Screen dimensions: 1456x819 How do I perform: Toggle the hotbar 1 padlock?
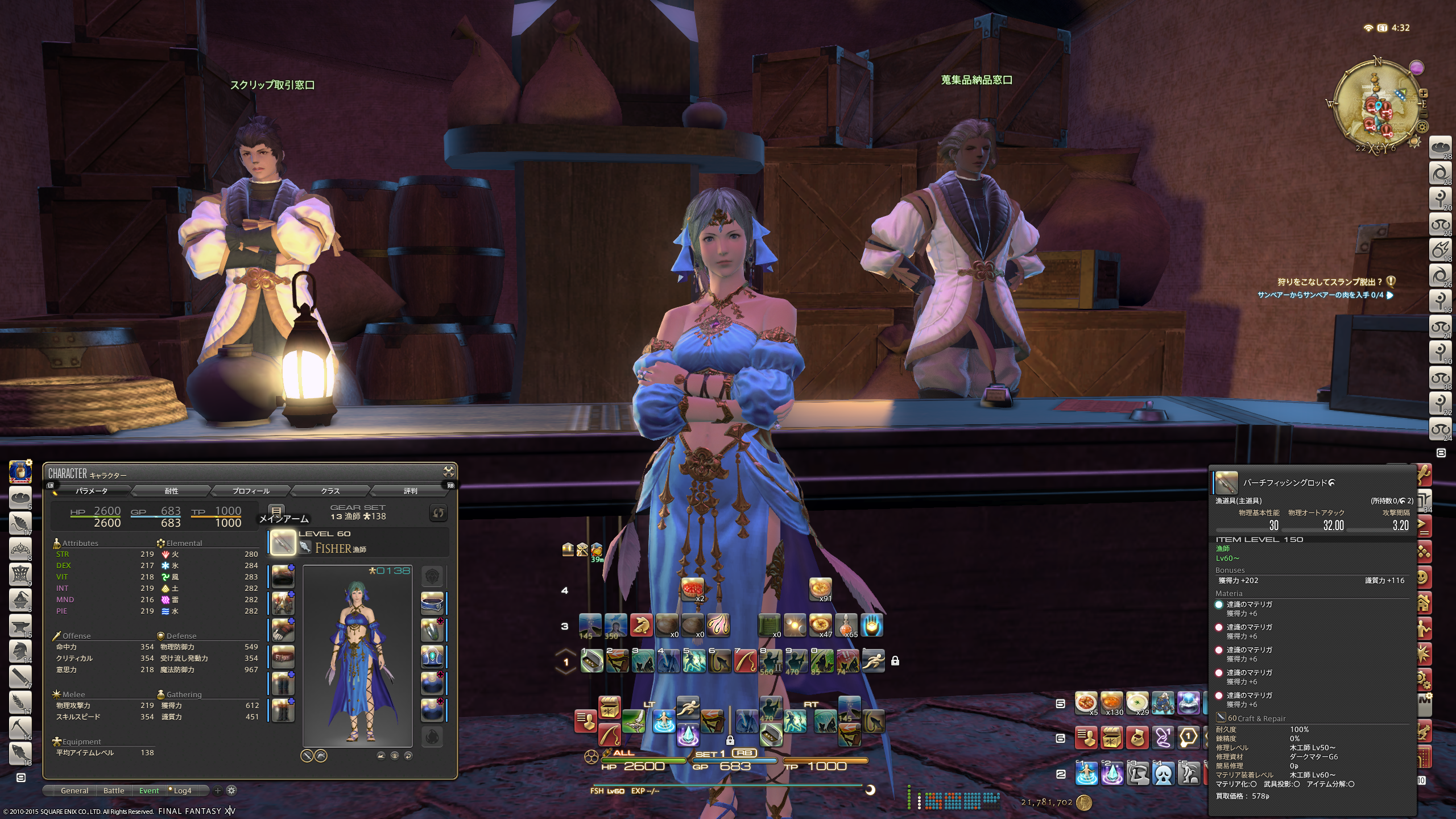click(x=895, y=661)
